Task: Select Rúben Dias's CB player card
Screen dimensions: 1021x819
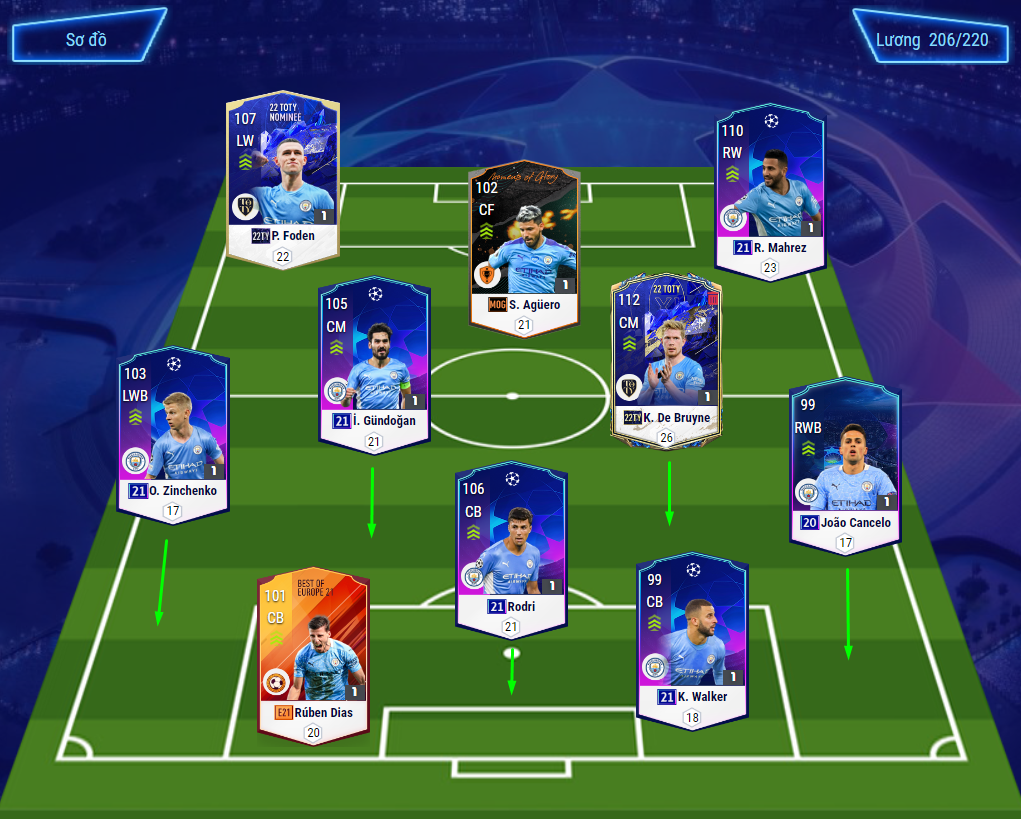Action: pyautogui.click(x=313, y=650)
